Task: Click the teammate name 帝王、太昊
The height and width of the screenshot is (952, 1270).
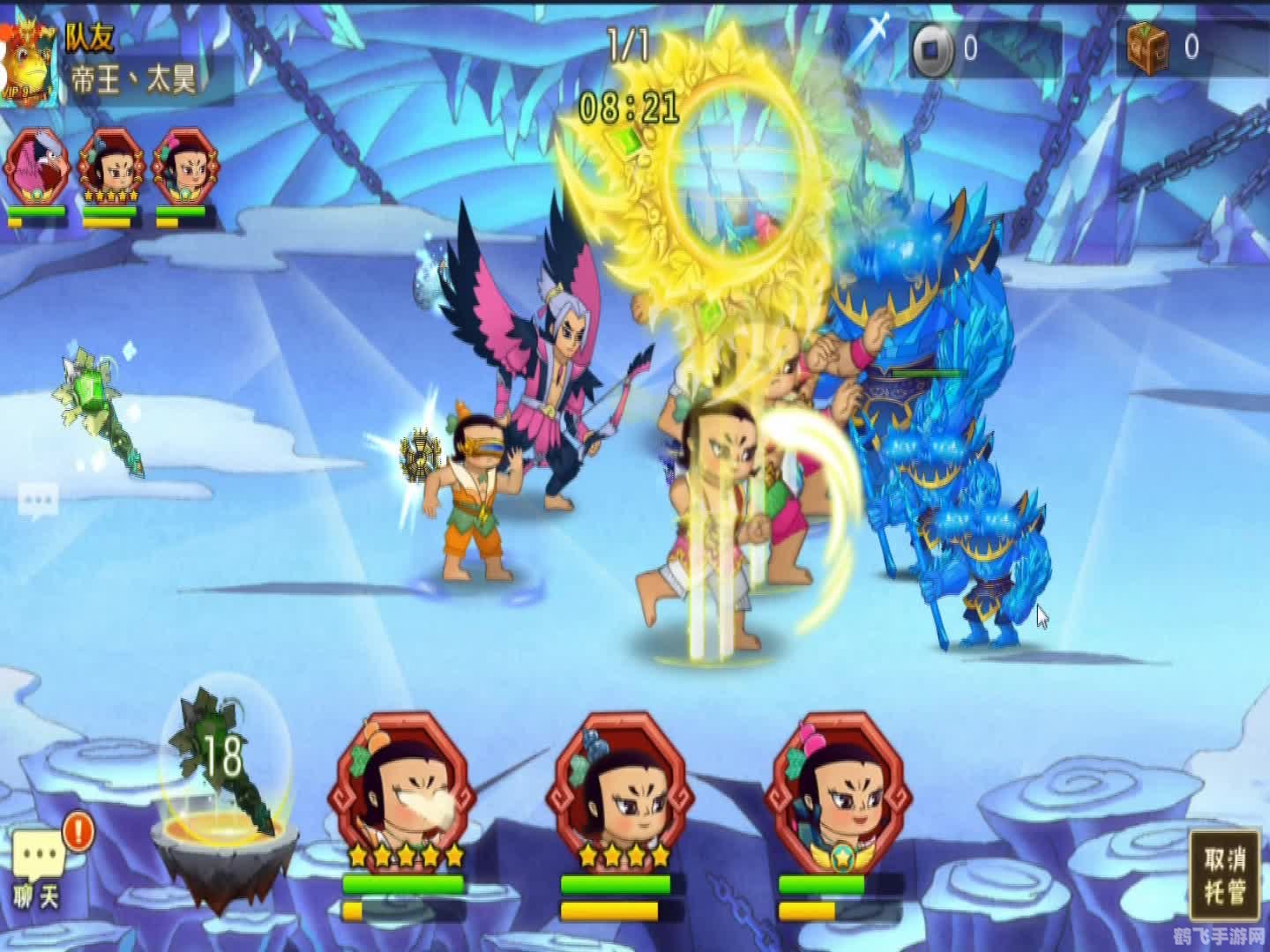Action: click(x=134, y=81)
